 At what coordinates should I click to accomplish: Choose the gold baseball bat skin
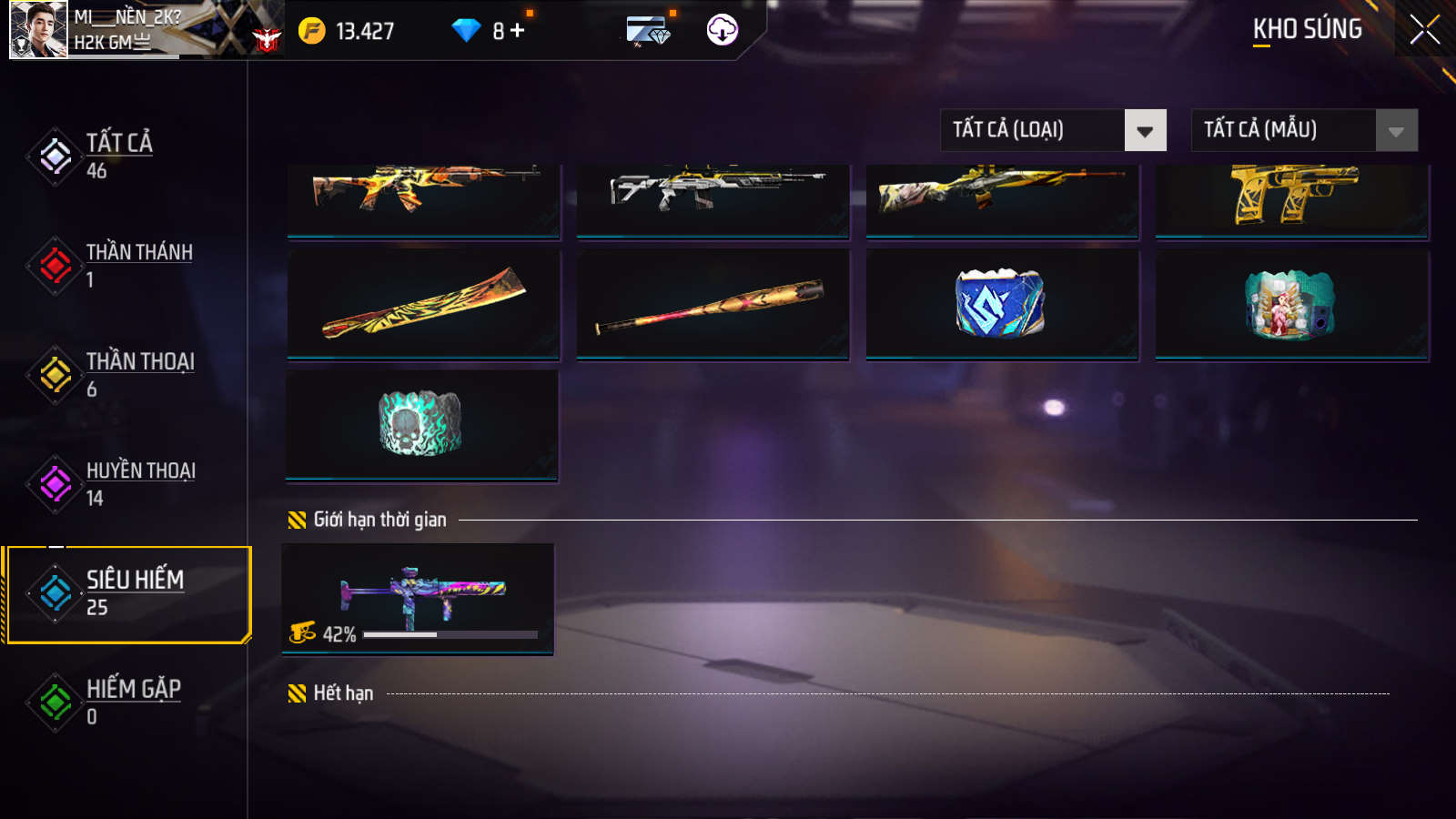tap(713, 304)
